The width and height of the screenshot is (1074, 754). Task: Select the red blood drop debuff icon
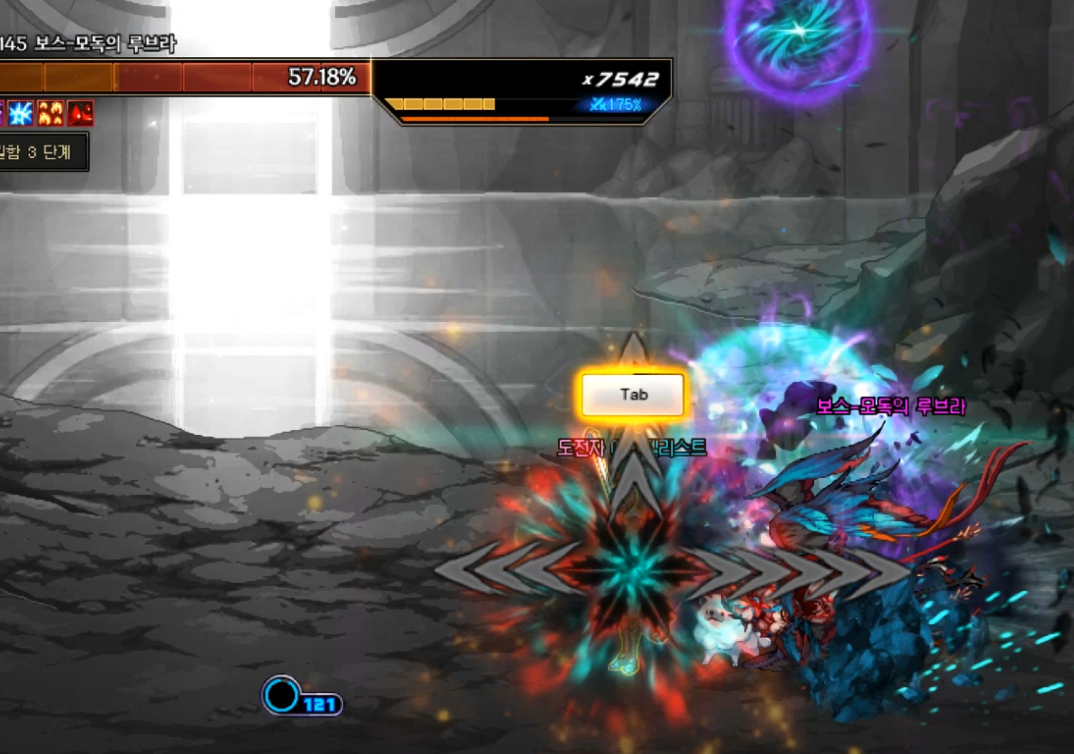[81, 113]
